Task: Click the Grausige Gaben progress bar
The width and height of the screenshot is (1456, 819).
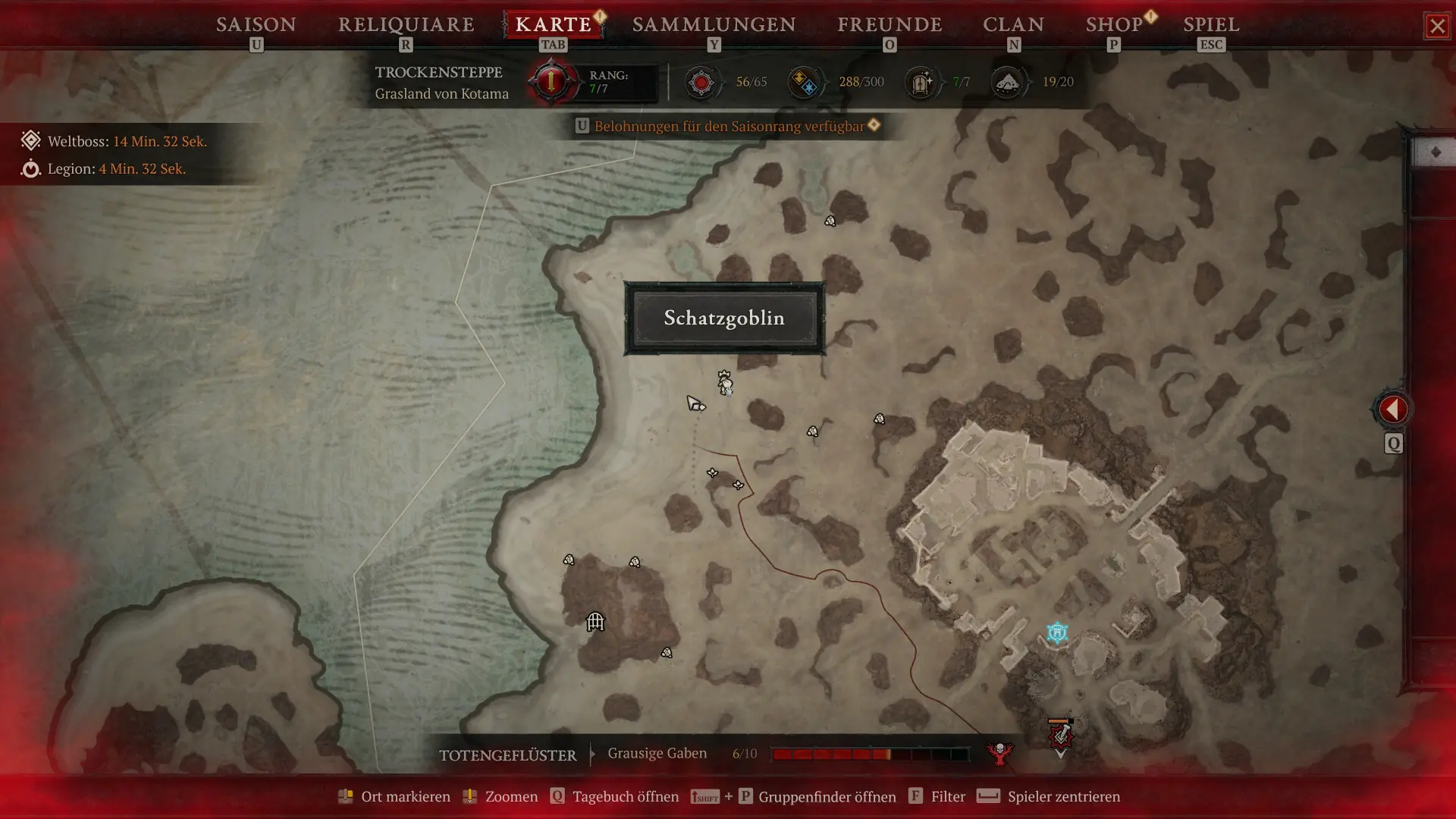Action: click(869, 754)
